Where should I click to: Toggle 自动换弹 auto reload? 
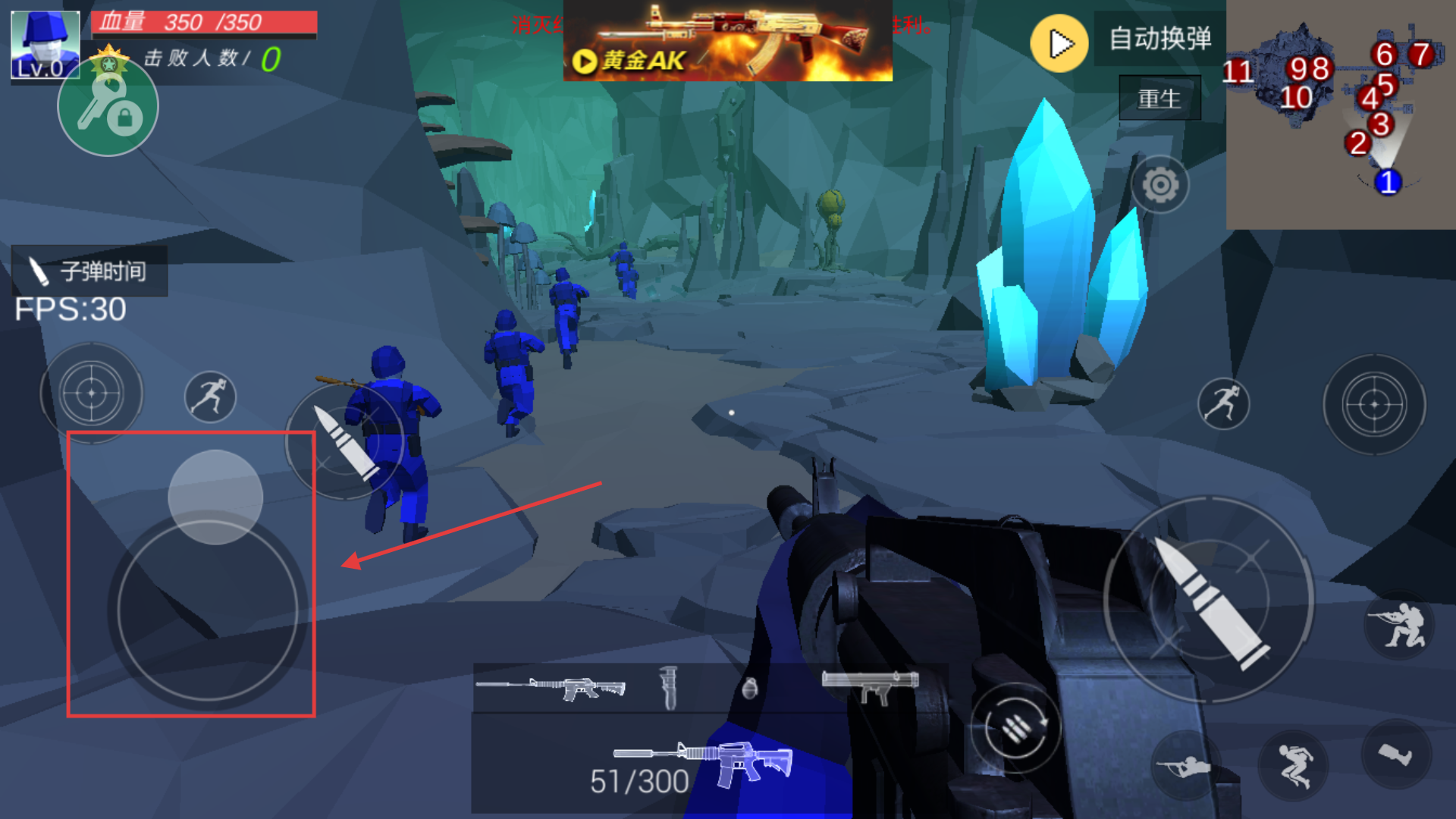pos(1159,39)
